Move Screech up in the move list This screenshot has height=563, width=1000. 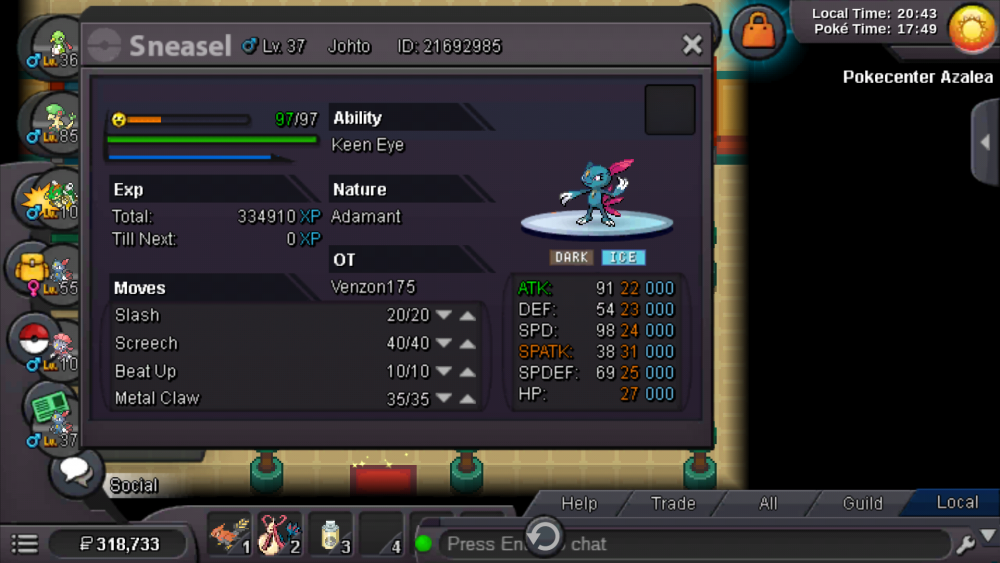(467, 344)
